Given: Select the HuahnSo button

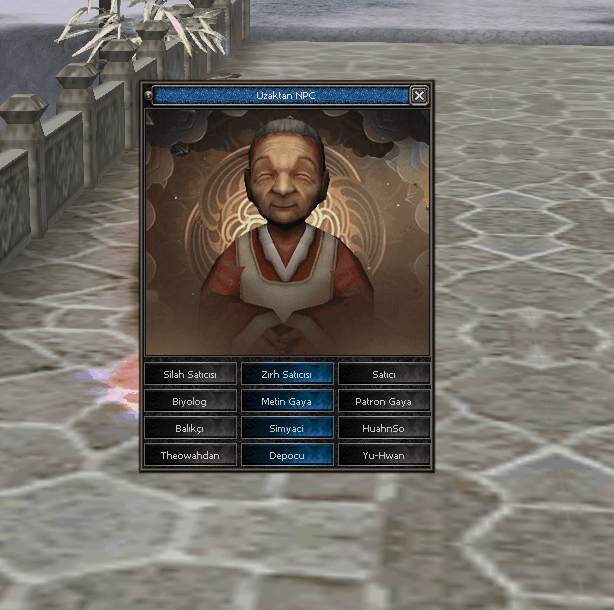Looking at the screenshot, I should pyautogui.click(x=384, y=428).
